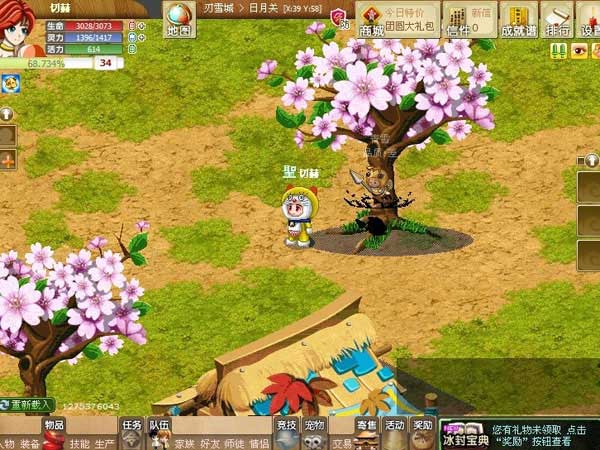Claim gifts via the 奖励 button
The image size is (600, 450).
(x=423, y=425)
